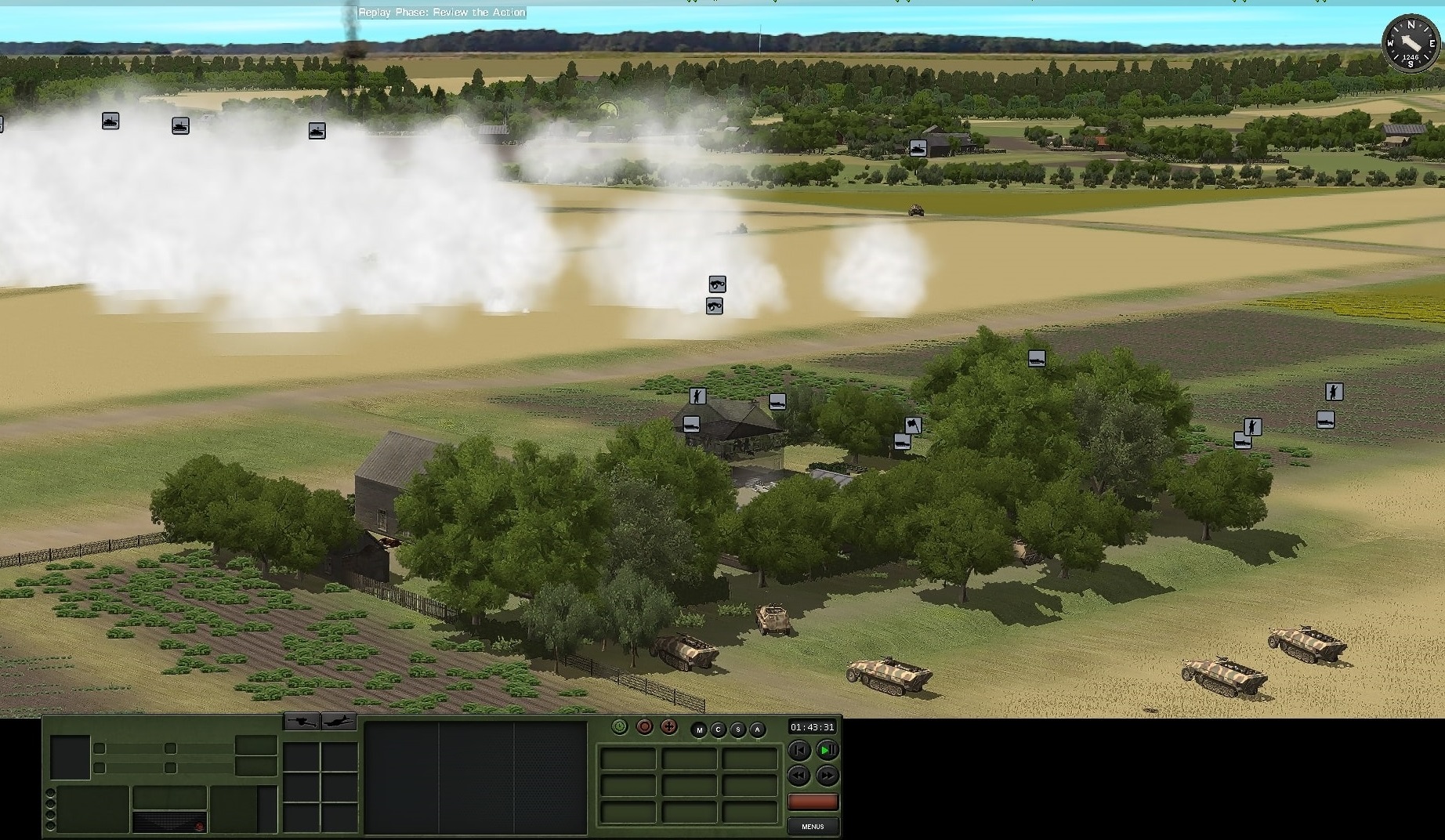Switch to the M command tab
Screen dimensions: 1445x840
(x=699, y=730)
